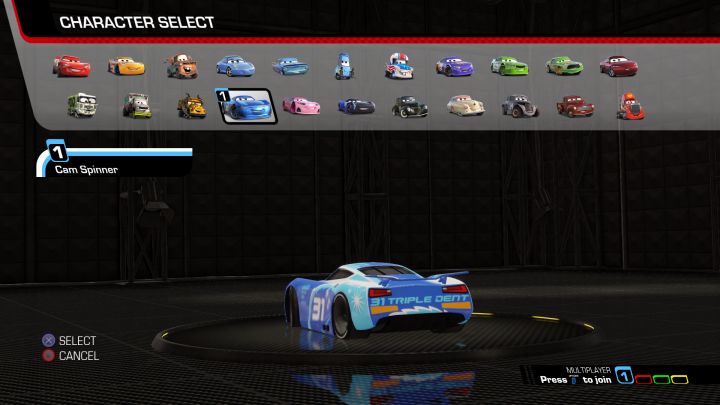Image resolution: width=720 pixels, height=405 pixels.
Task: Select Jackson Storm, the dark navy racer
Action: pos(355,105)
